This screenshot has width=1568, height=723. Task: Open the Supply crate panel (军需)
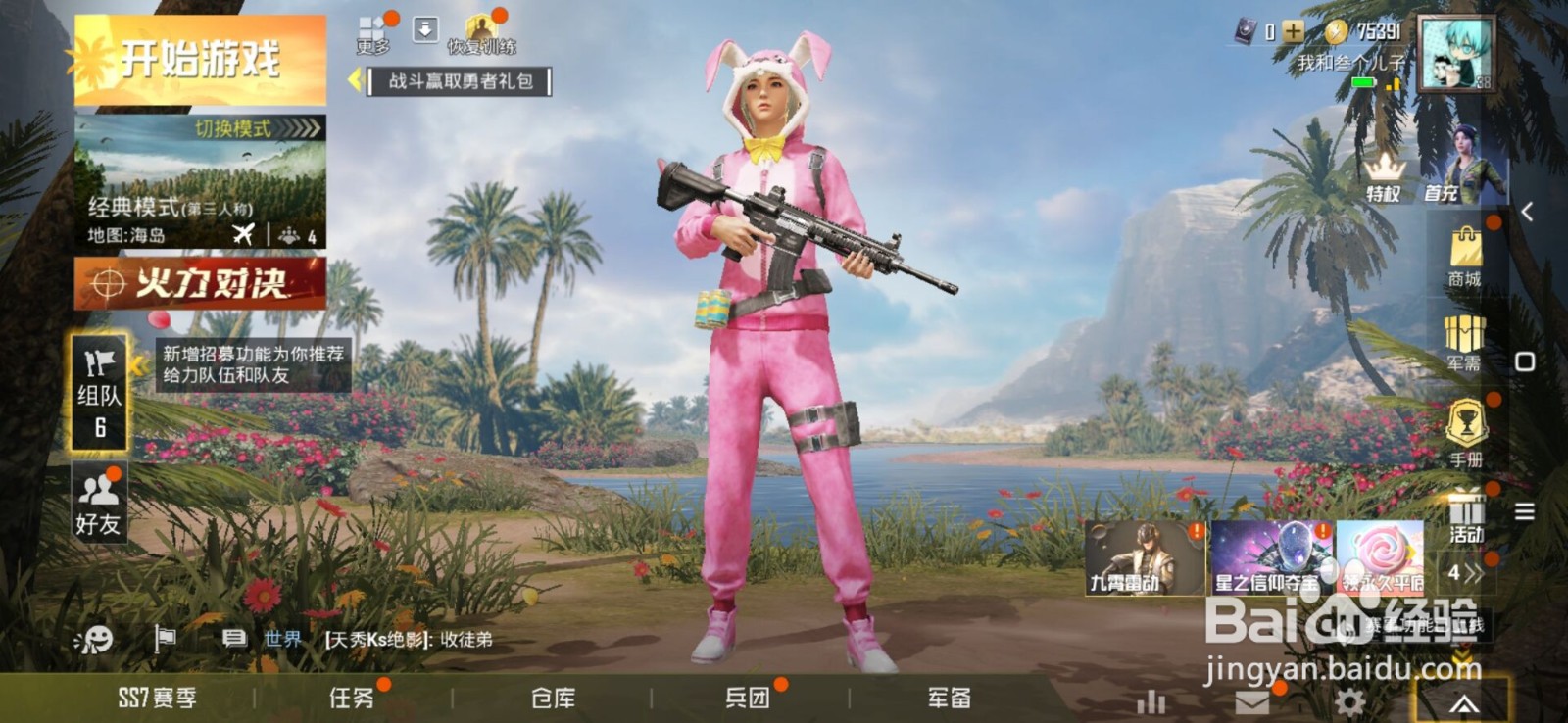(x=1464, y=342)
